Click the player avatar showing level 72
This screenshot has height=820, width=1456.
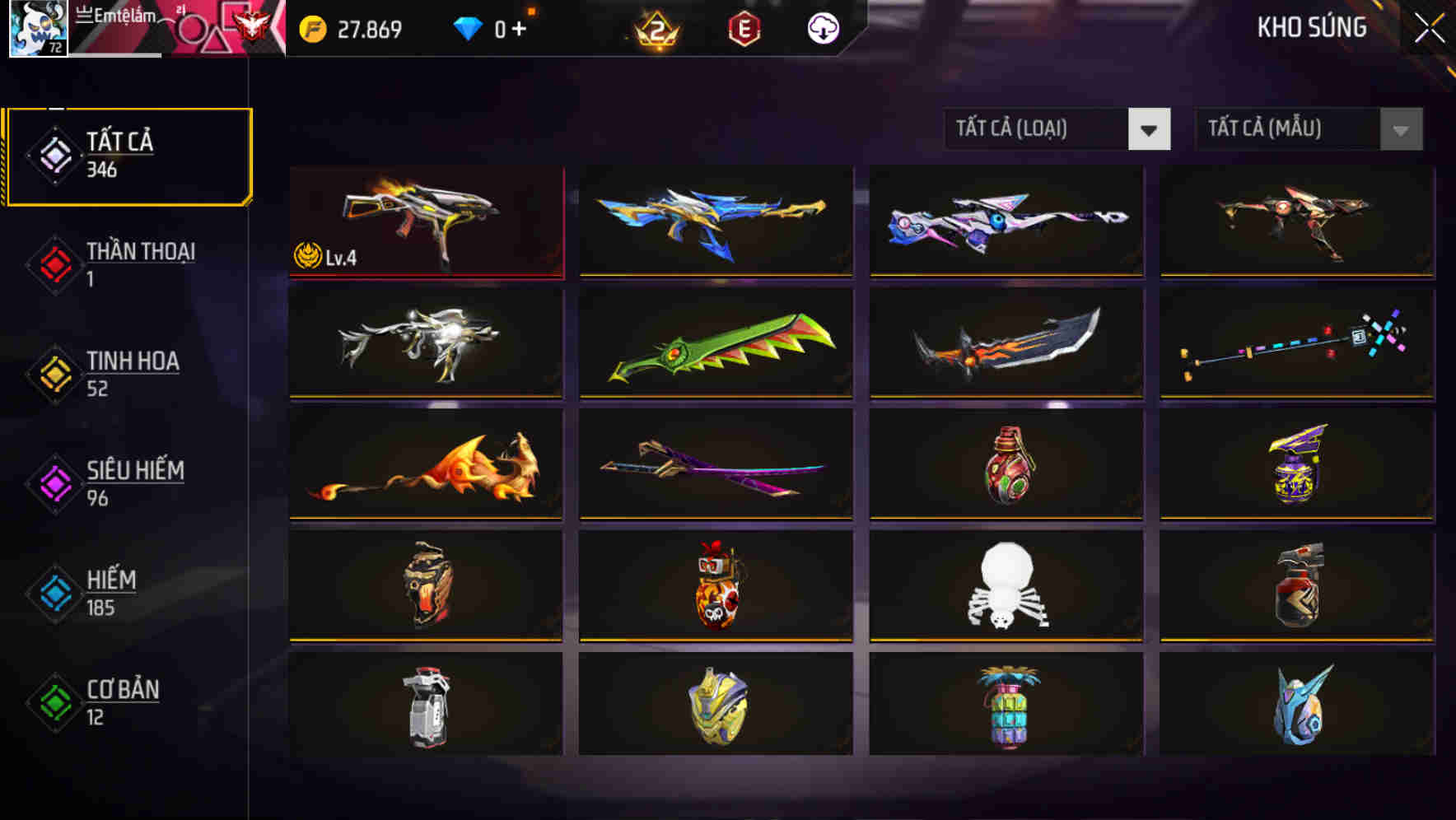(x=36, y=29)
